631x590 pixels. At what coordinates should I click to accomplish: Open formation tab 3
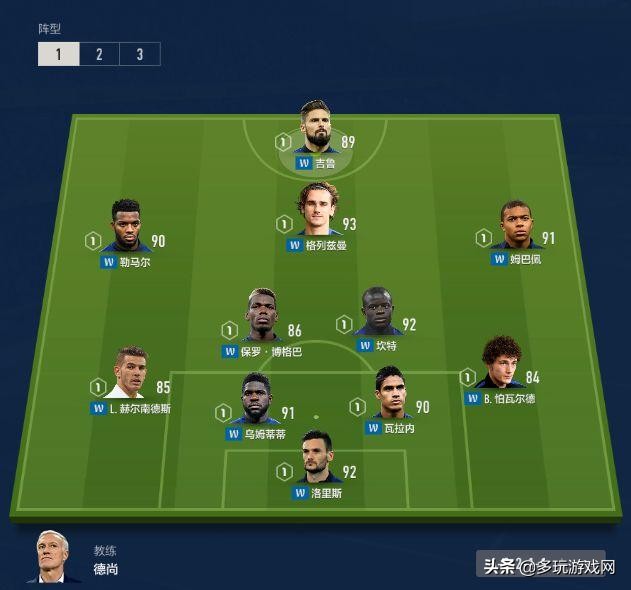[139, 54]
